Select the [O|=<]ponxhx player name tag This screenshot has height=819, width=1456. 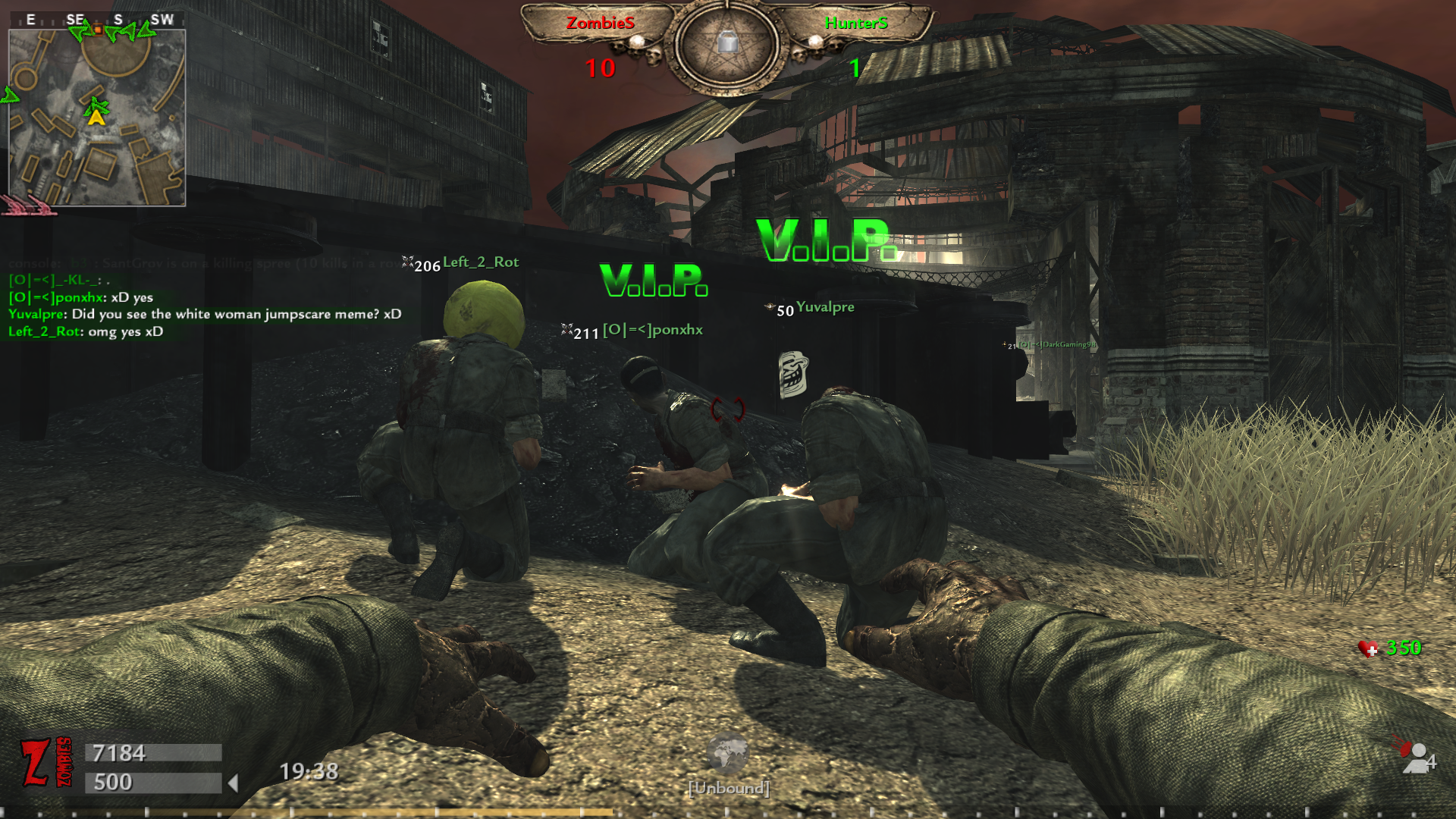pyautogui.click(x=652, y=330)
